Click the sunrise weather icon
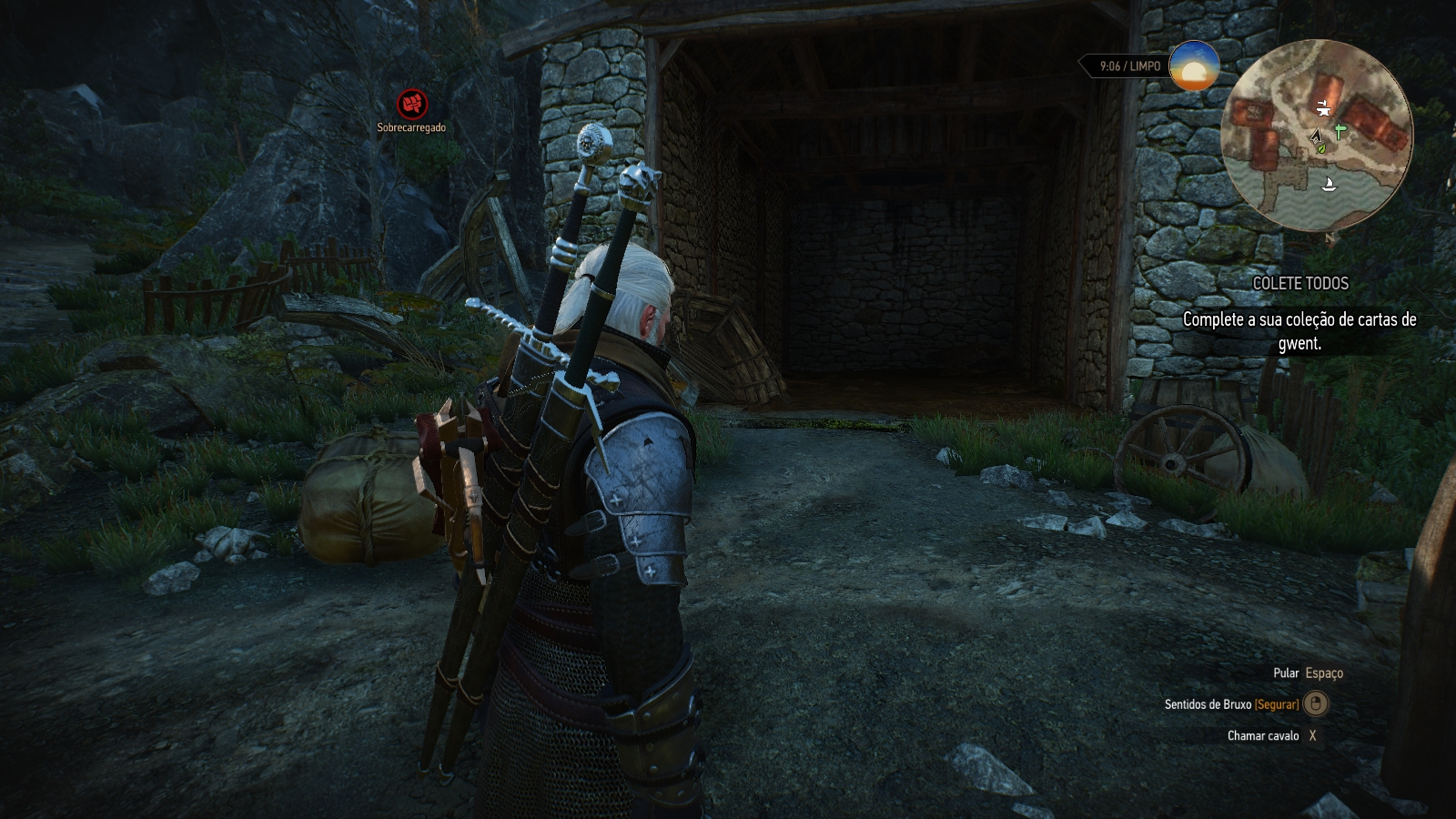The width and height of the screenshot is (1456, 819). (x=1194, y=66)
